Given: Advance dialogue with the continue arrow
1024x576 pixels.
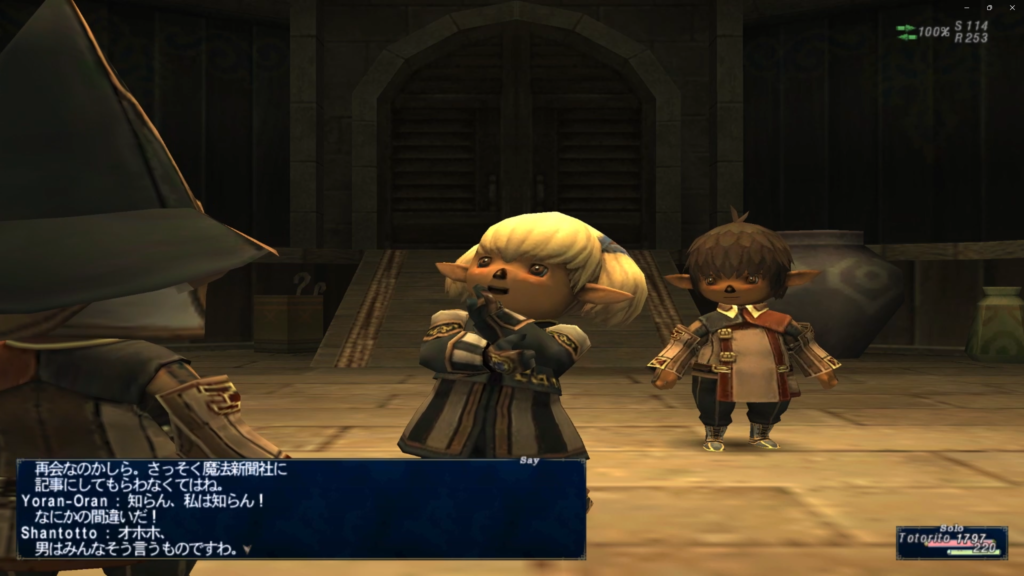Looking at the screenshot, I should point(246,549).
